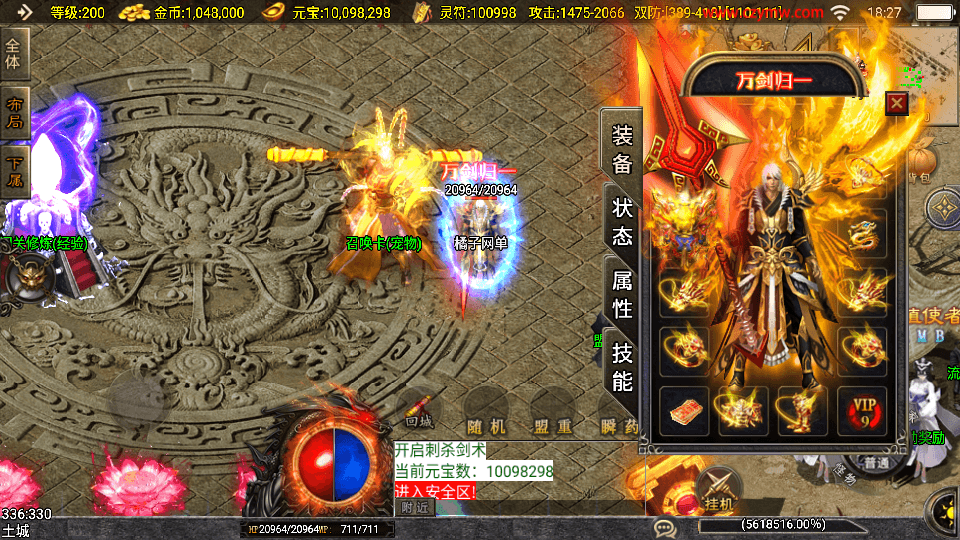Viewport: 960px width, 540px height.
Task: Open the chat speech-bubble icon
Action: click(662, 527)
